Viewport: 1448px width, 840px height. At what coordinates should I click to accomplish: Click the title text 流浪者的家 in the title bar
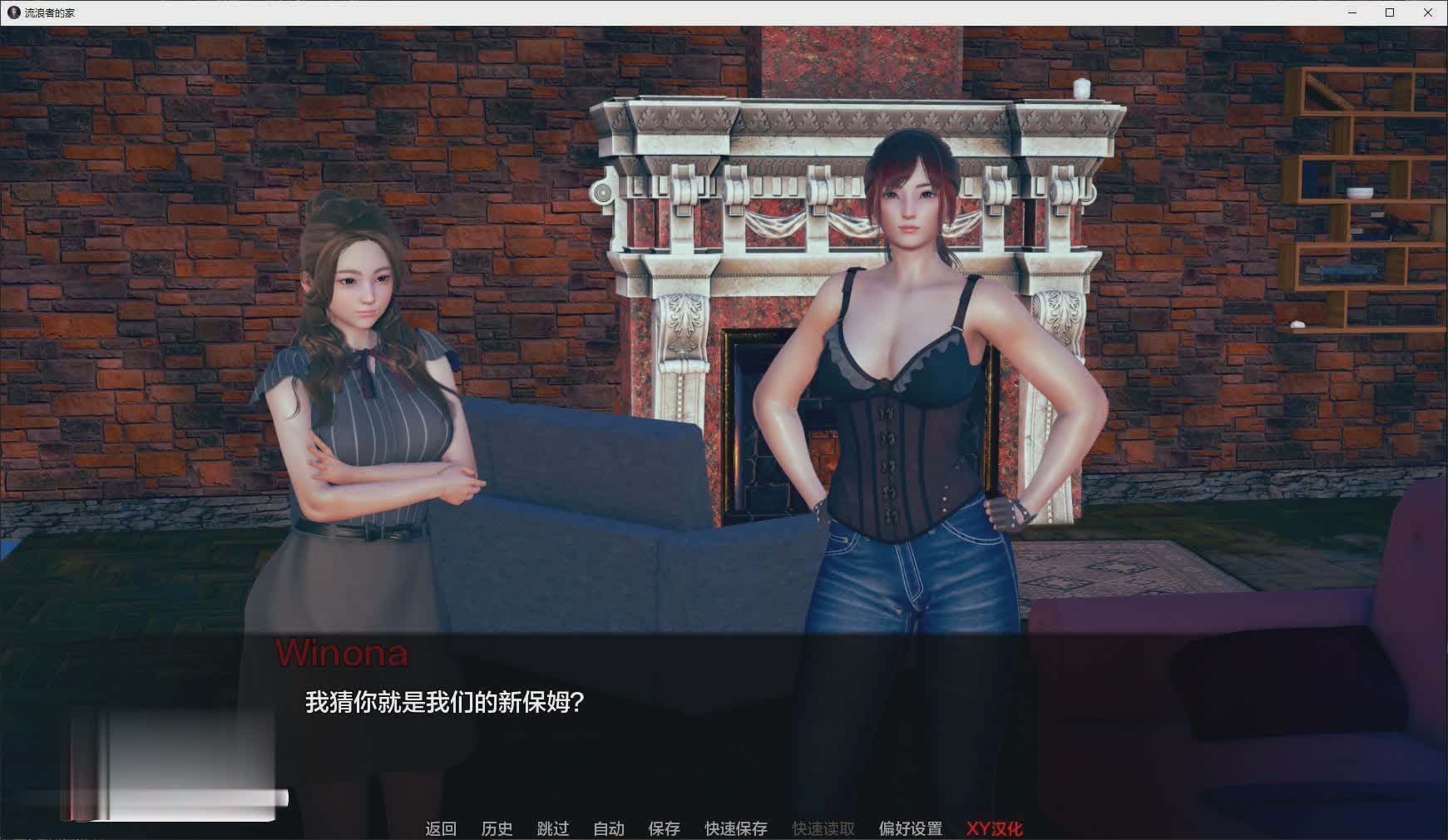pyautogui.click(x=50, y=12)
